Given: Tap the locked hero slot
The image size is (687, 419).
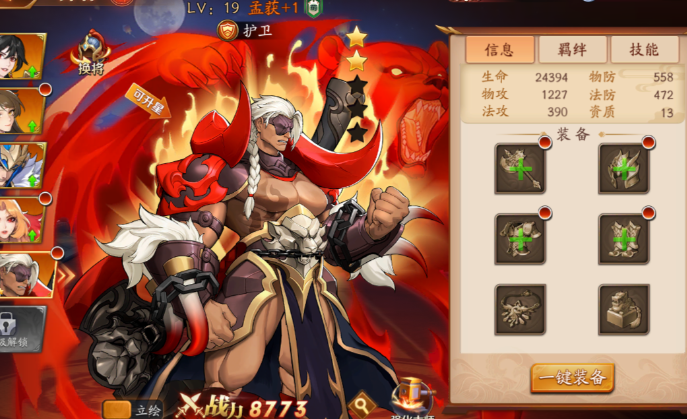Looking at the screenshot, I should [x=20, y=328].
